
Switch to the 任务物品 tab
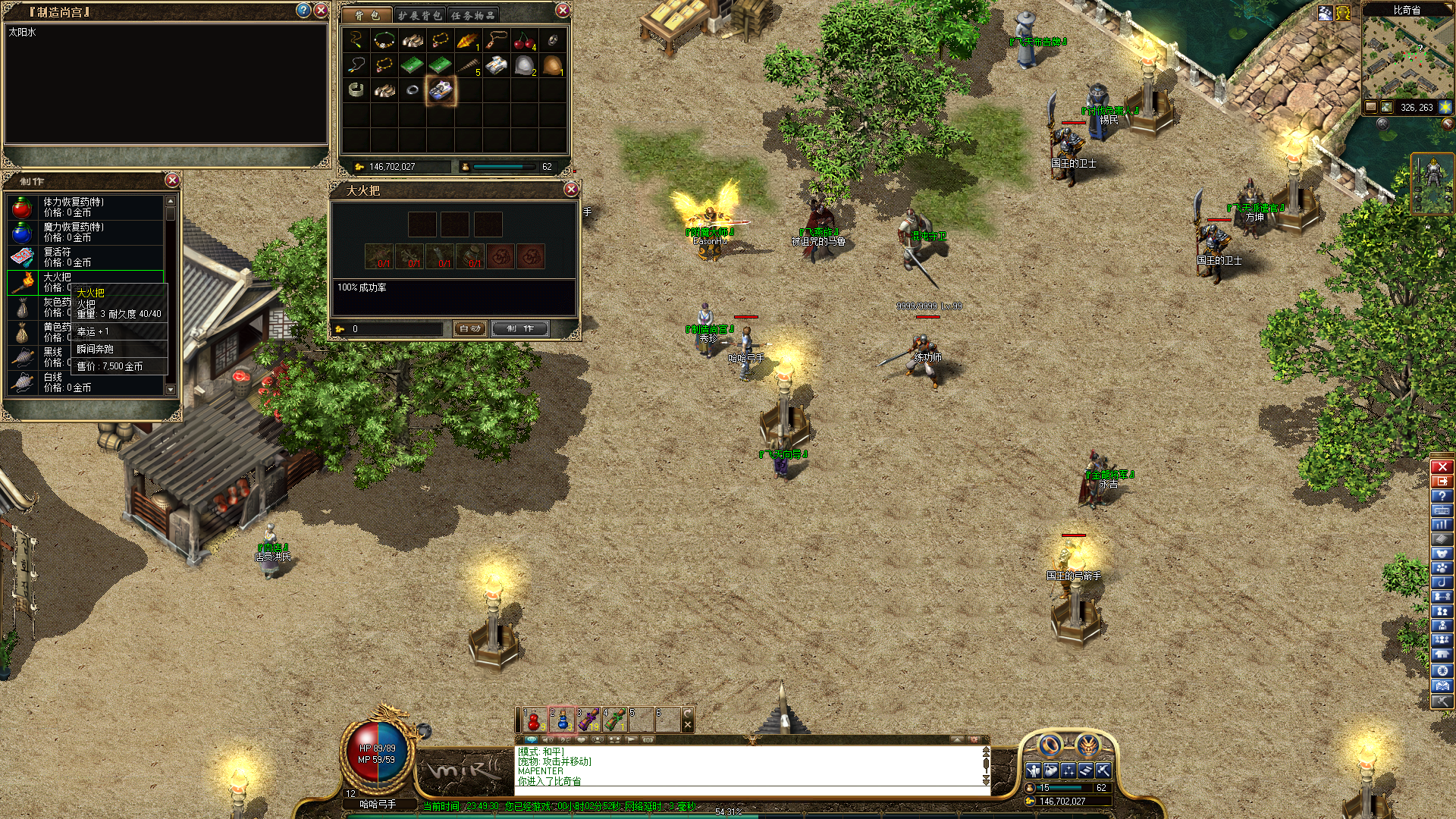[x=472, y=15]
